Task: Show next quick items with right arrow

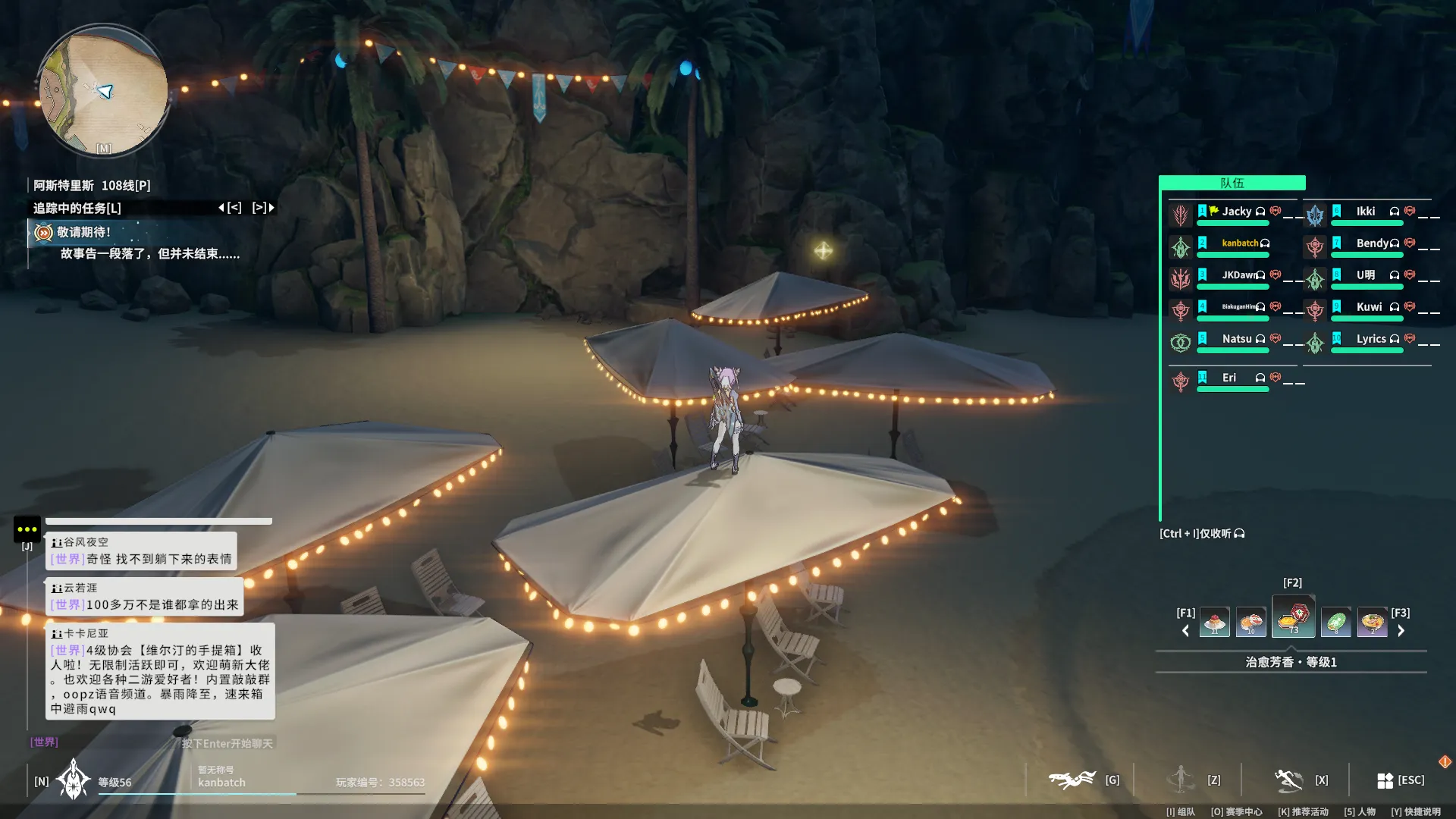Action: coord(1401,631)
